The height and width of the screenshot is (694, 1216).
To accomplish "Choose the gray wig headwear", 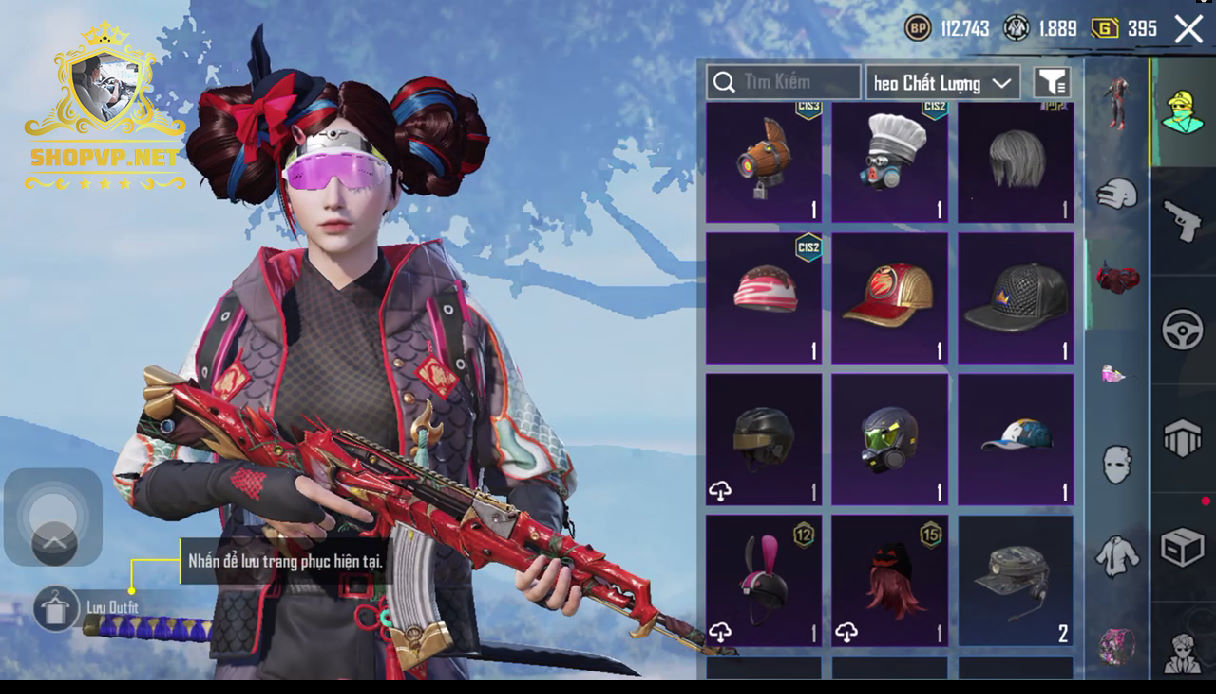I will [1016, 163].
